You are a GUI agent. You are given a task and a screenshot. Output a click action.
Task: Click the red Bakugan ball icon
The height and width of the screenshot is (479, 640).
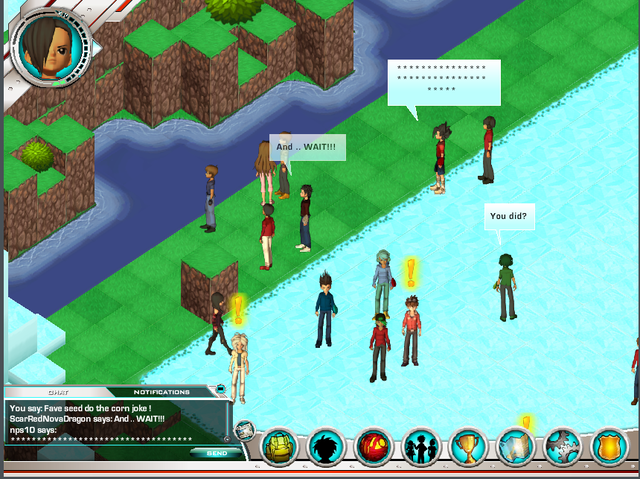coord(374,446)
